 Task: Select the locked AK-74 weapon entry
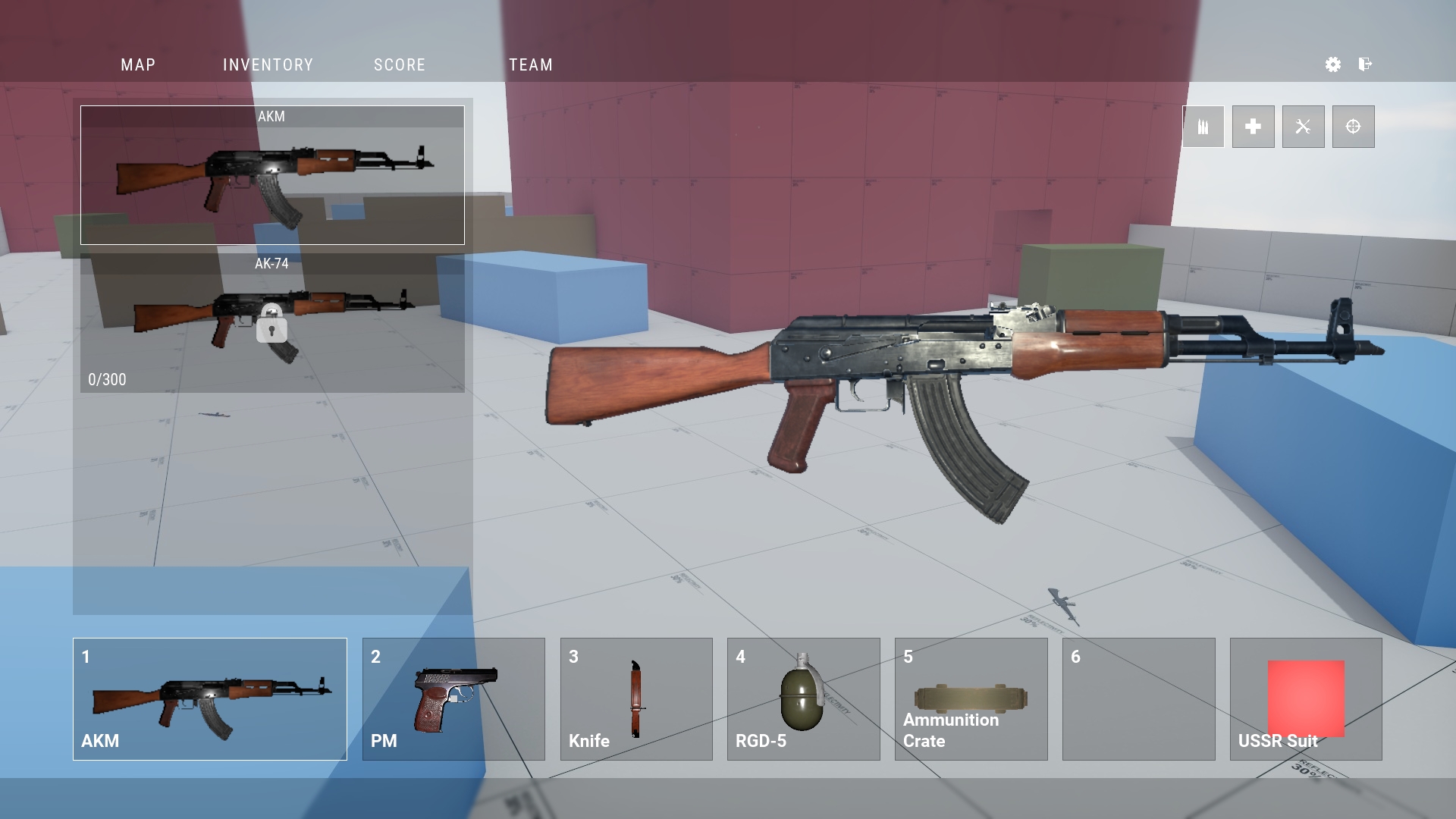(x=272, y=324)
